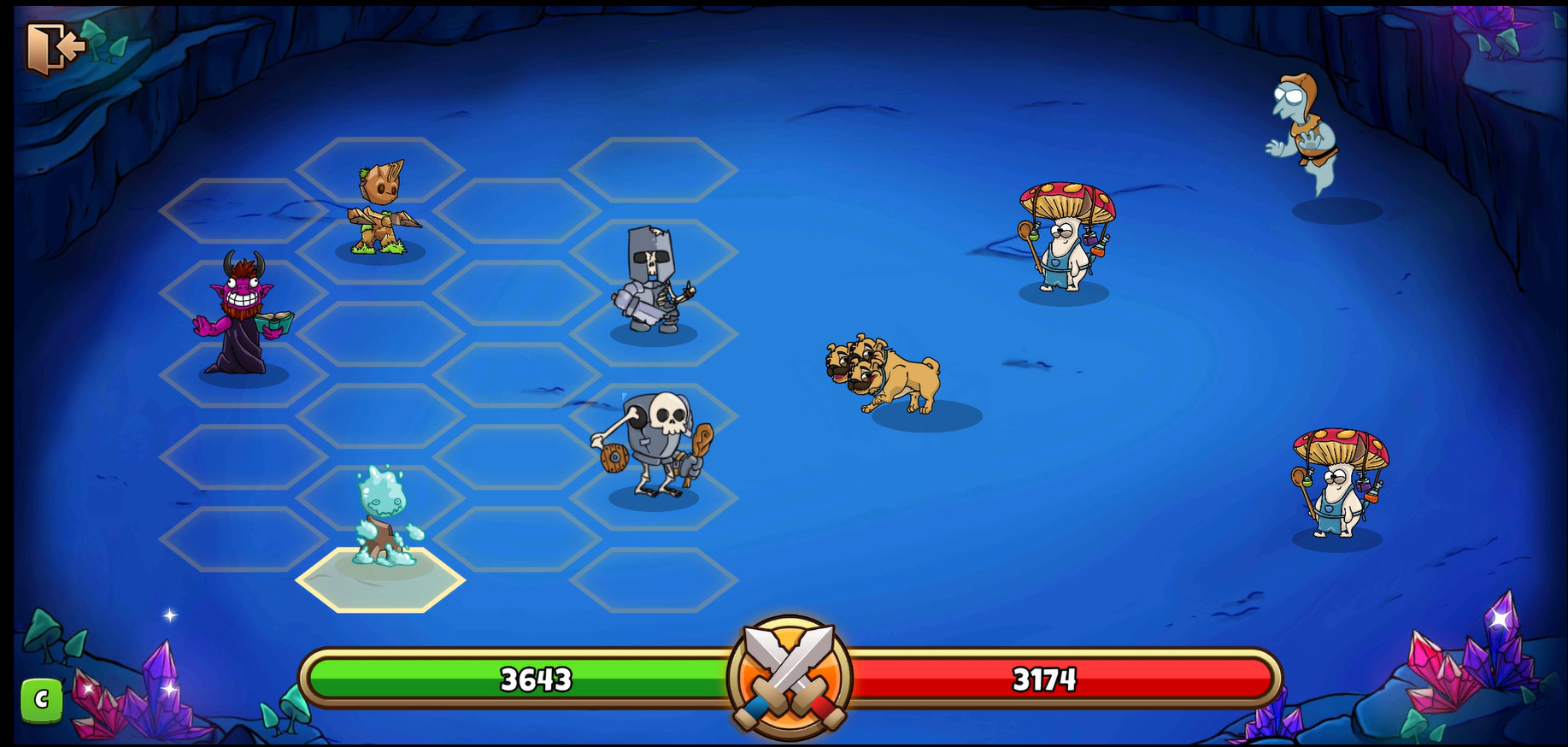The width and height of the screenshot is (1568, 747).
Task: Click the 3174 enemy health value text
Action: pyautogui.click(x=1045, y=680)
